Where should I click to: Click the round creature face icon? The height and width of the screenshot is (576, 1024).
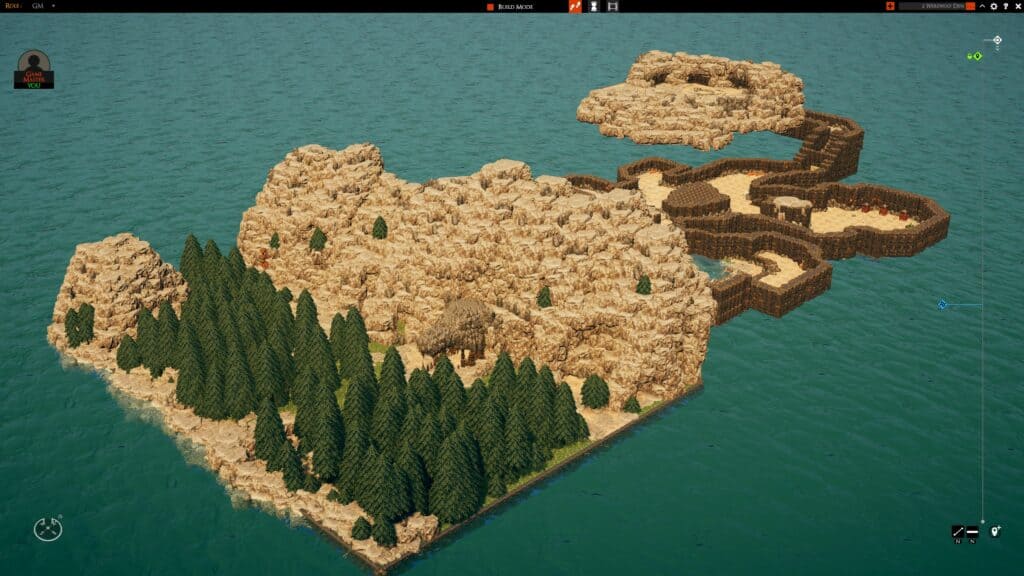(47, 529)
